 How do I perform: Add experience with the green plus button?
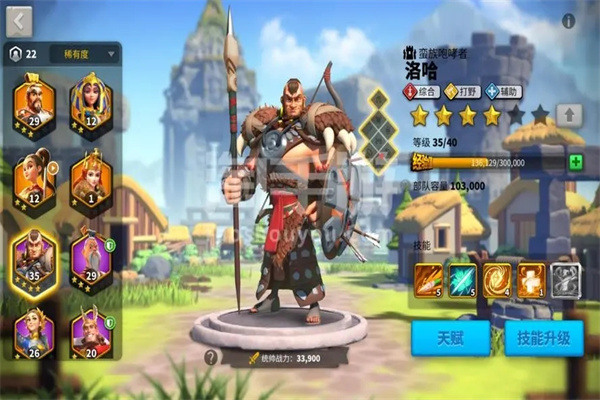pos(575,162)
